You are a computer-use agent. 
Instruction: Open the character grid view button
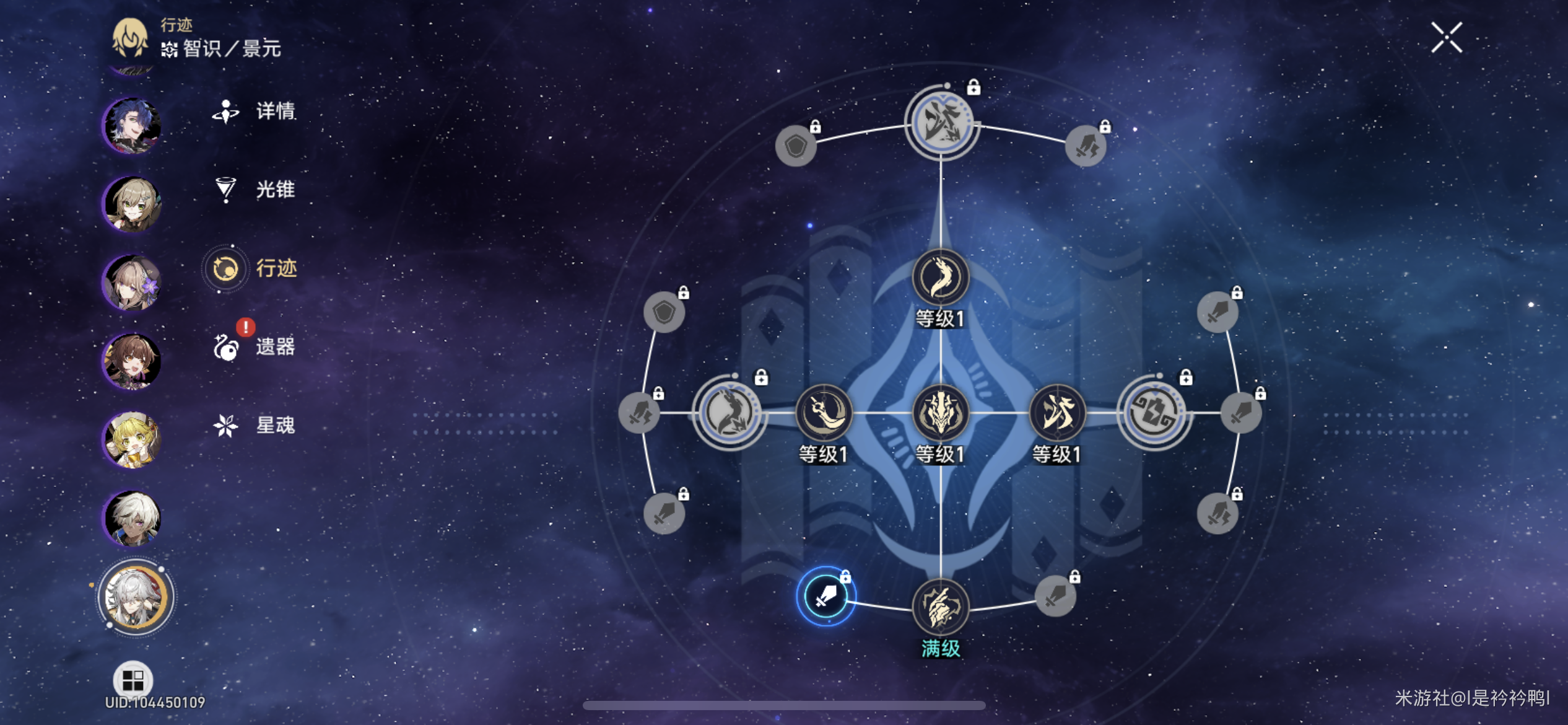133,680
